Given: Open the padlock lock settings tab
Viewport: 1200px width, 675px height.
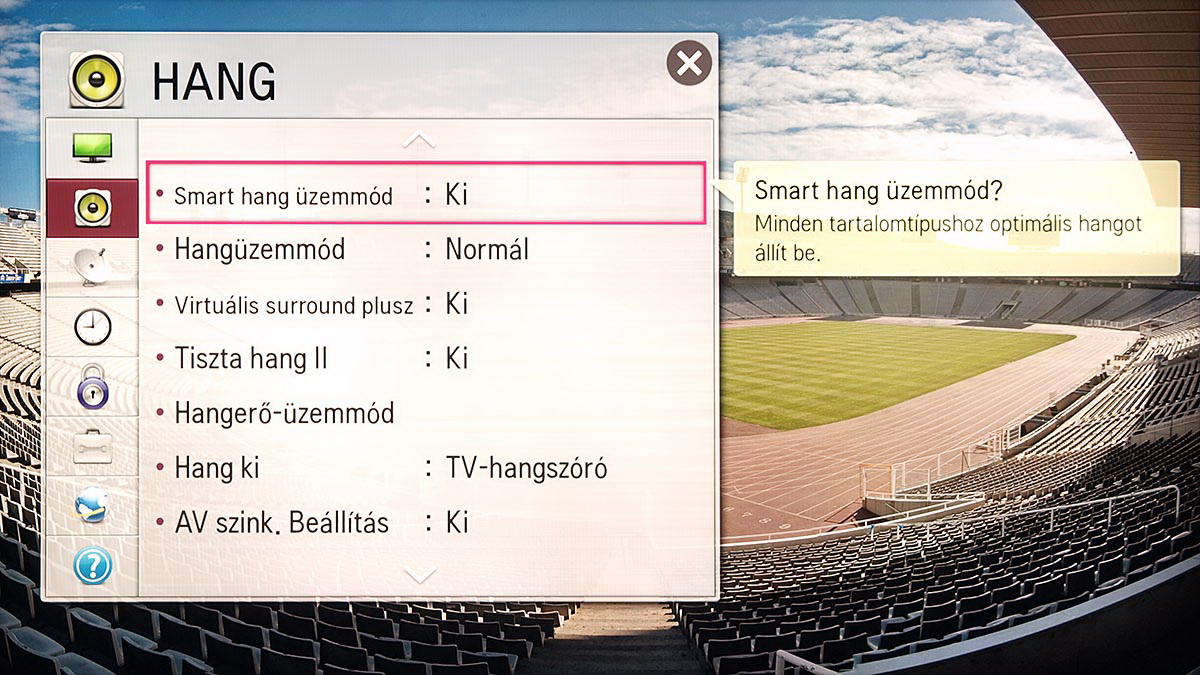Looking at the screenshot, I should click(x=92, y=387).
